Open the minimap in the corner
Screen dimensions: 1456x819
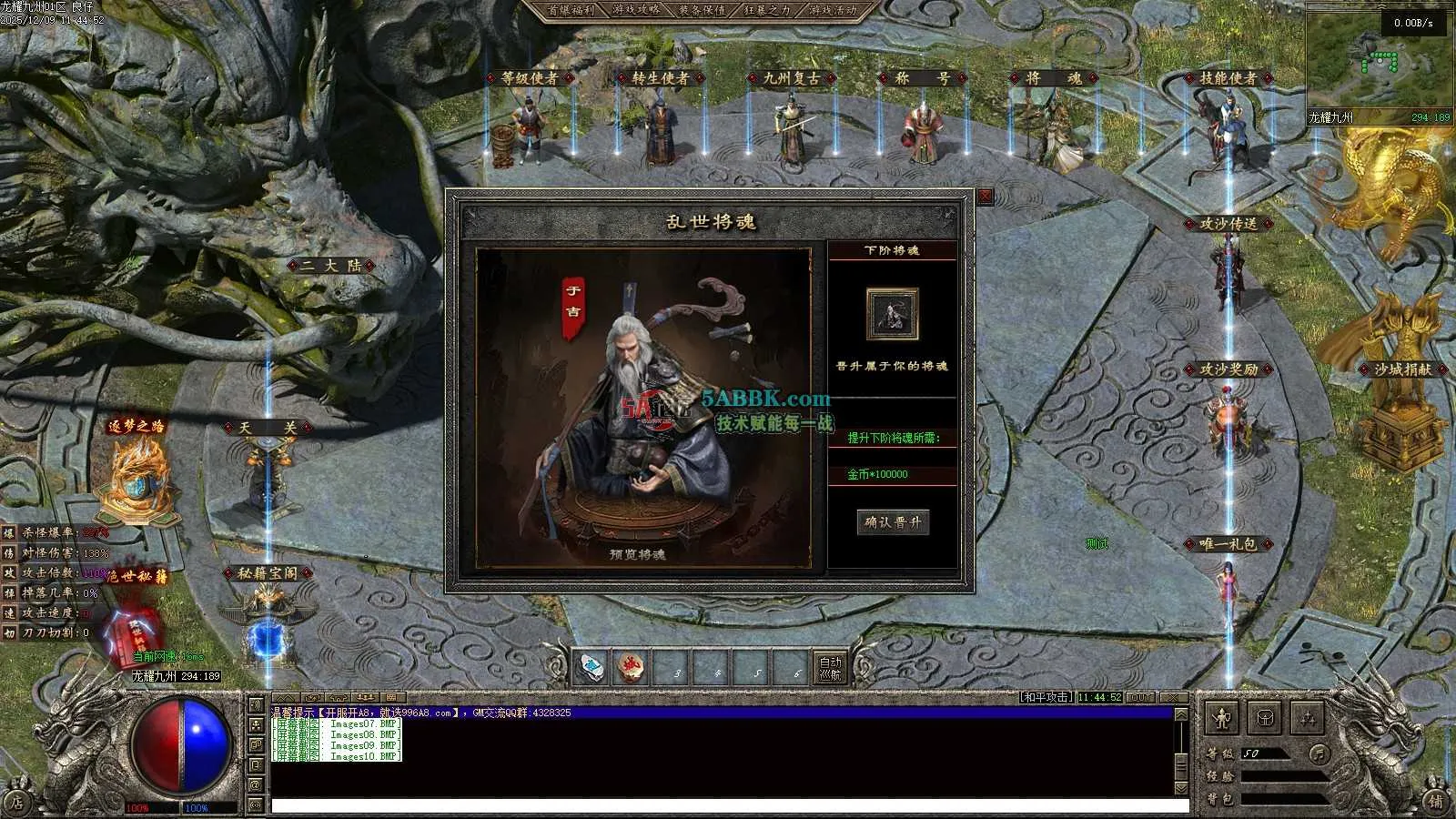[1378, 62]
